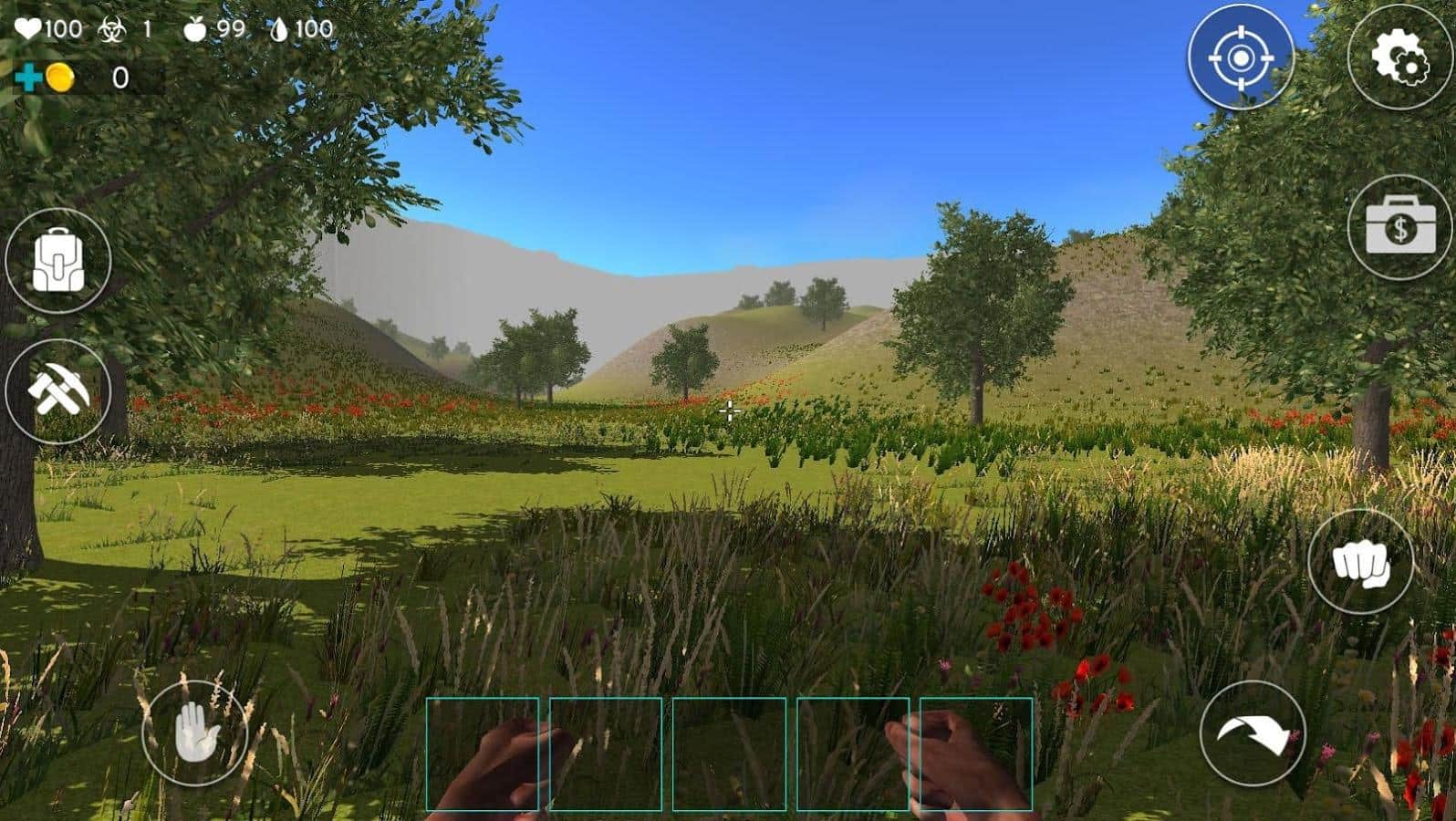Select the second hotbar slot
1456x821 pixels.
pyautogui.click(x=607, y=755)
